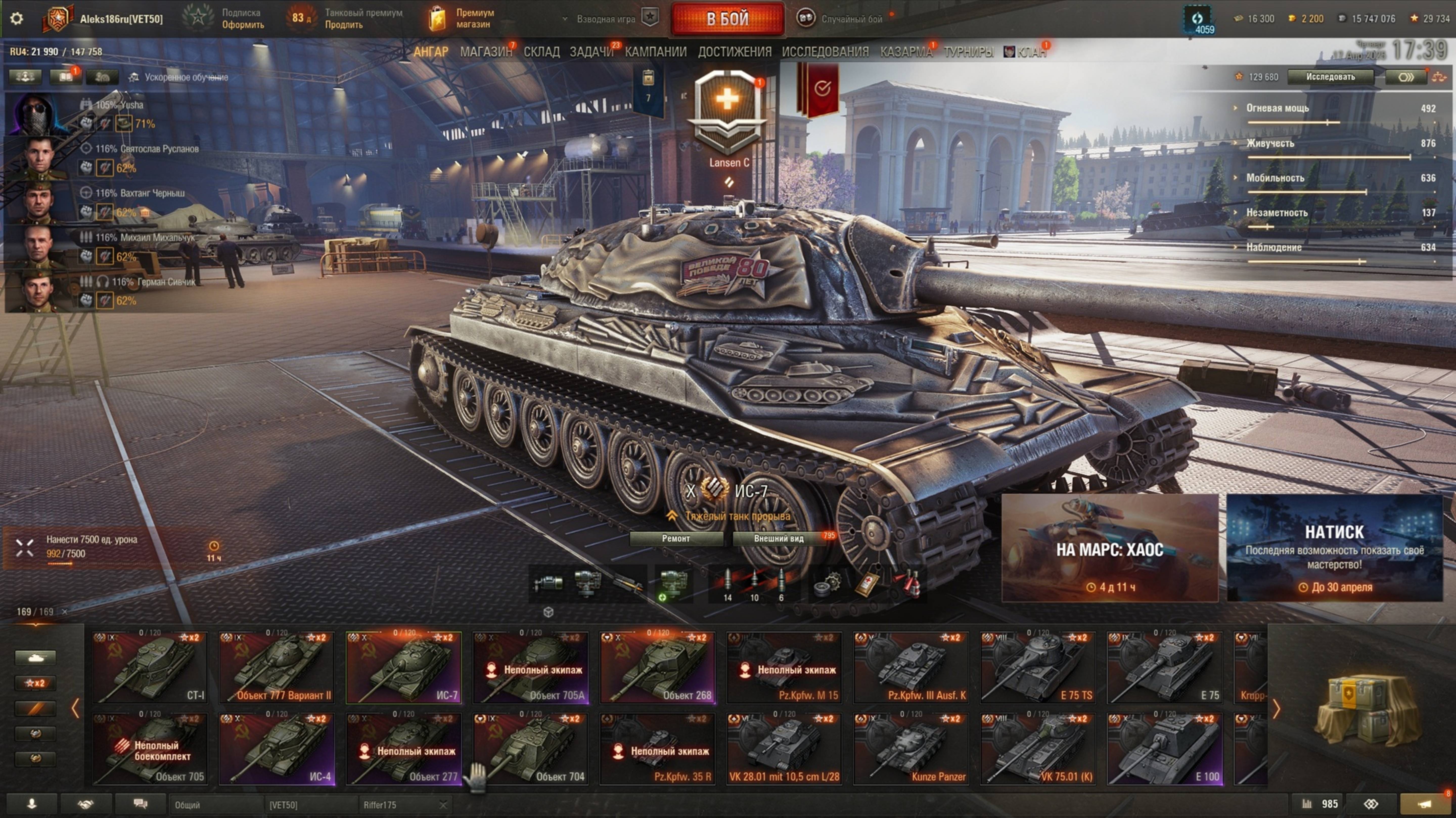Screen dimensions: 1456x818
Task: Click the Ремонт button
Action: pyautogui.click(x=675, y=538)
